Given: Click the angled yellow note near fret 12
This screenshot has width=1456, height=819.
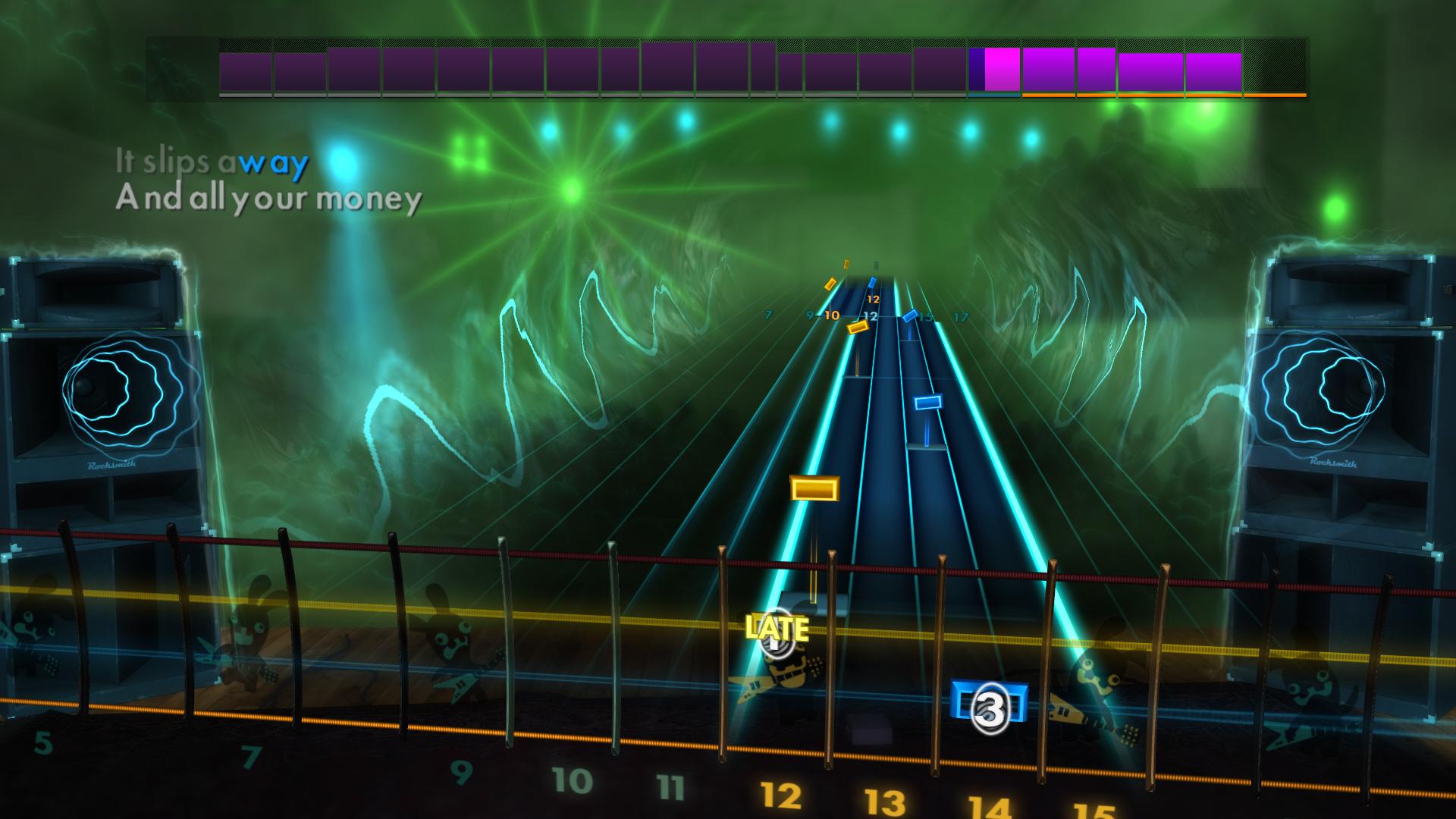Looking at the screenshot, I should point(858,328).
